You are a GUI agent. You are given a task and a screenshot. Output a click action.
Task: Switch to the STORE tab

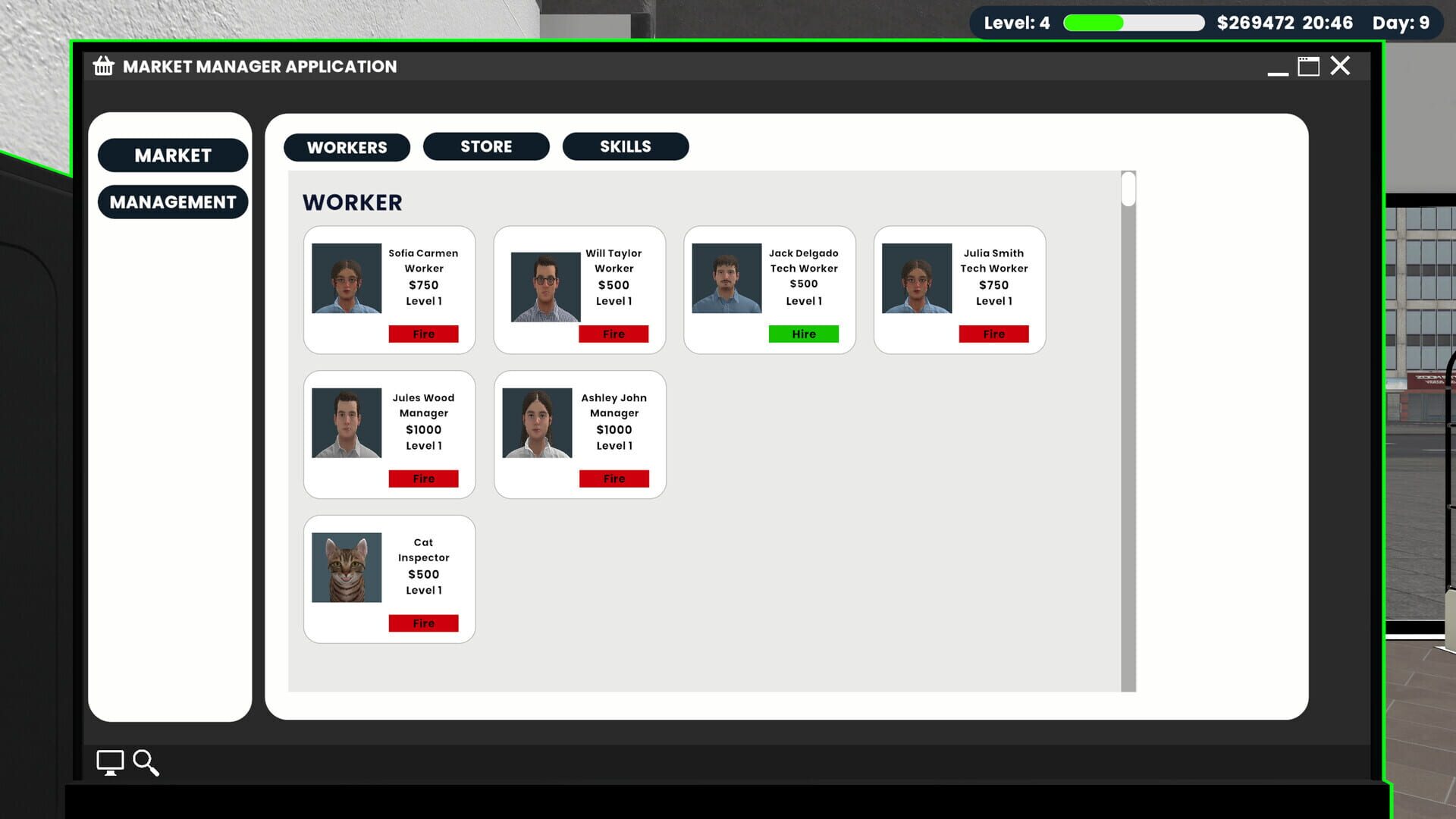pyautogui.click(x=486, y=146)
